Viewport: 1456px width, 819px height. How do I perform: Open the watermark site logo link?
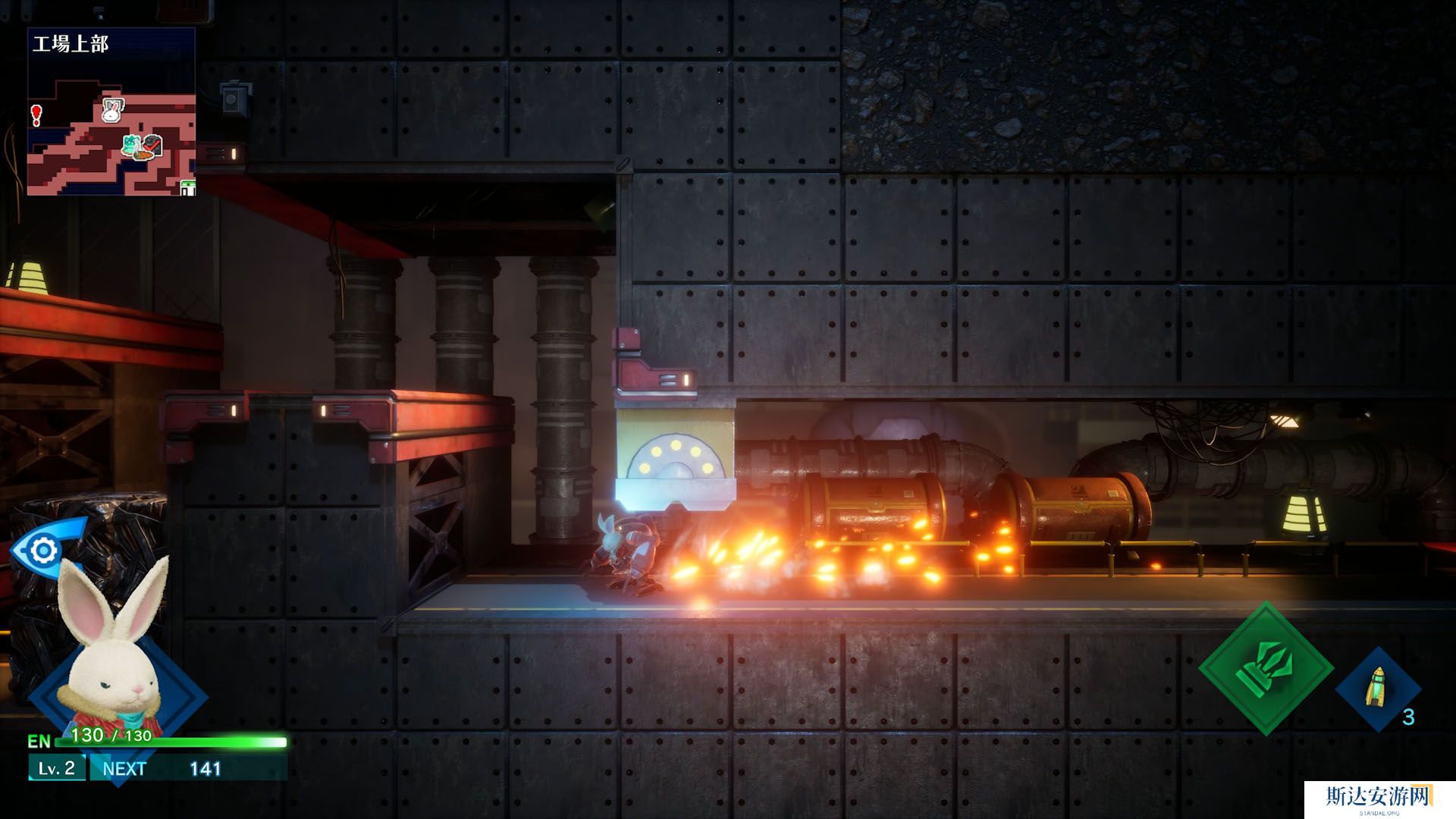pyautogui.click(x=1378, y=799)
